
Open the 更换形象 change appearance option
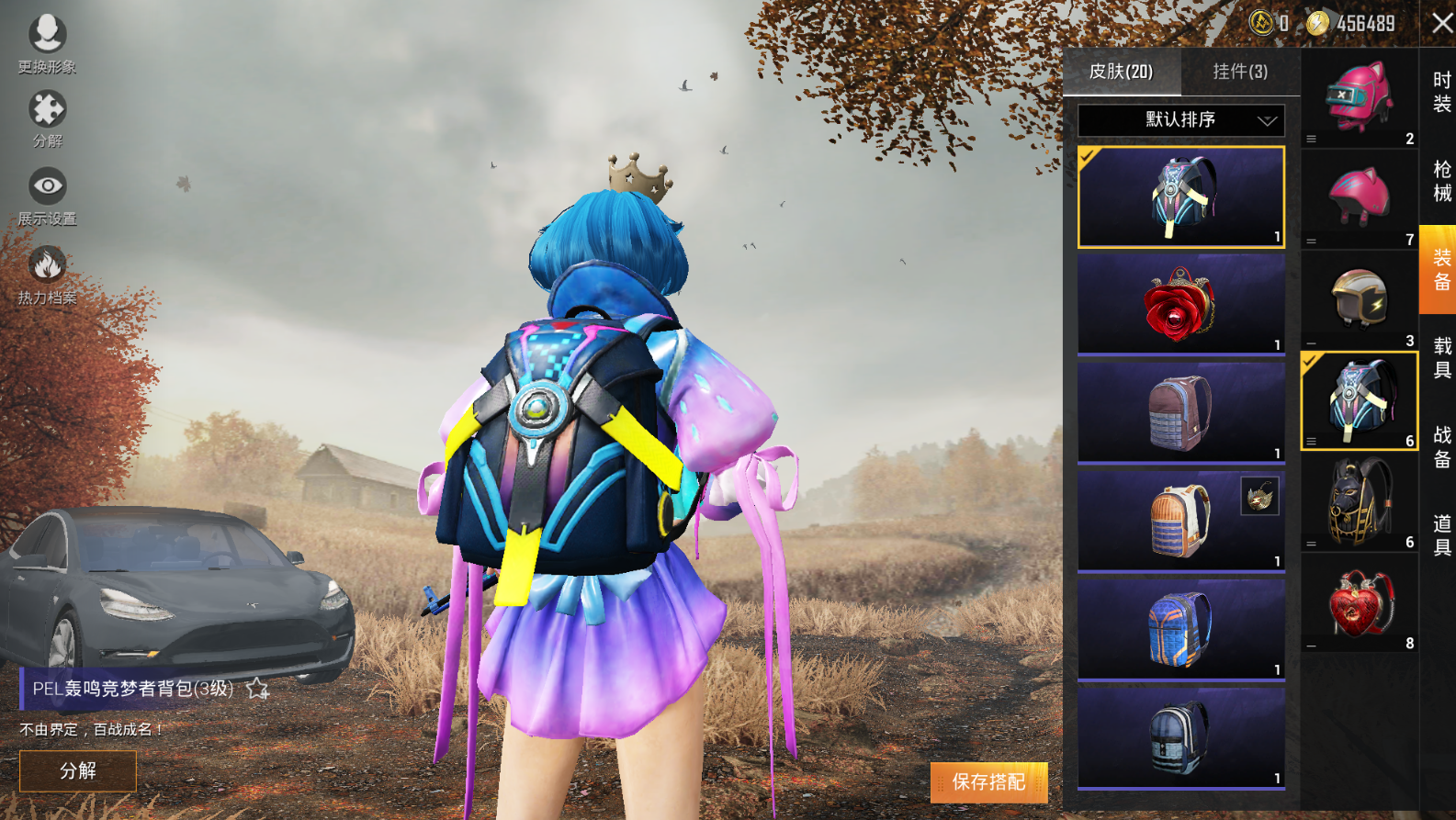pos(47,43)
